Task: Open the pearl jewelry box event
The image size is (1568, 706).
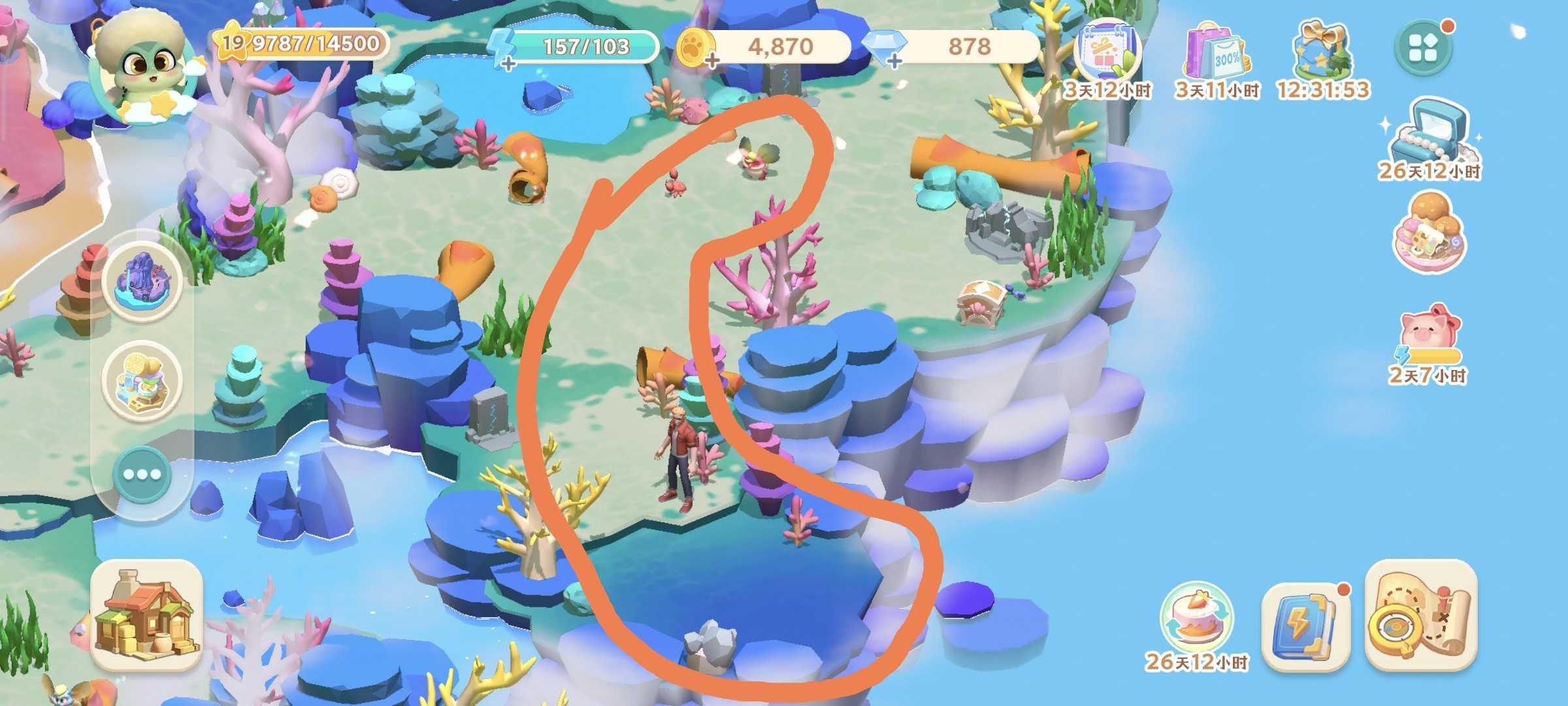Action: [1429, 134]
